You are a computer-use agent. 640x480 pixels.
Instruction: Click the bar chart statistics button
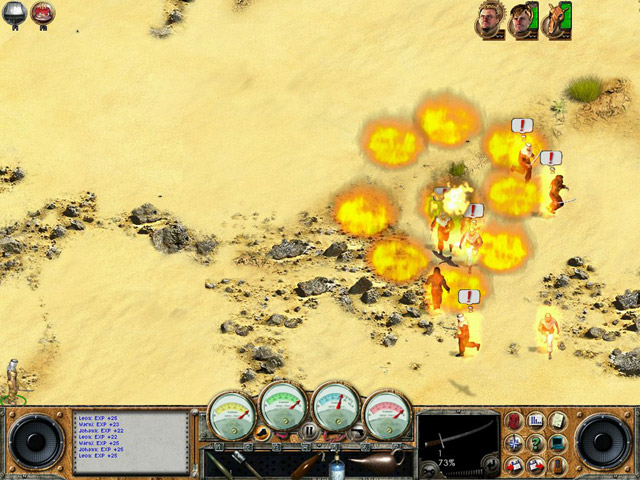536,420
